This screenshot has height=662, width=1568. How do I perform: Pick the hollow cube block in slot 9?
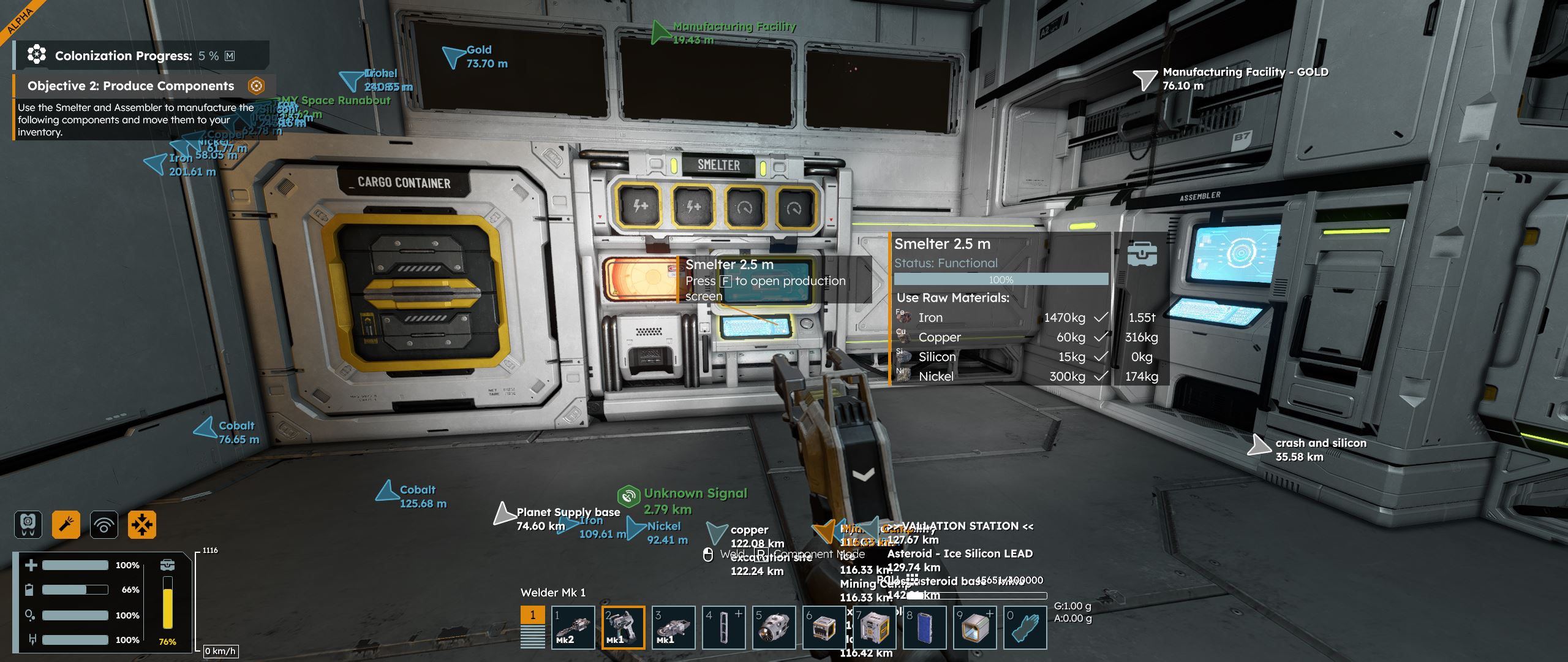[975, 627]
